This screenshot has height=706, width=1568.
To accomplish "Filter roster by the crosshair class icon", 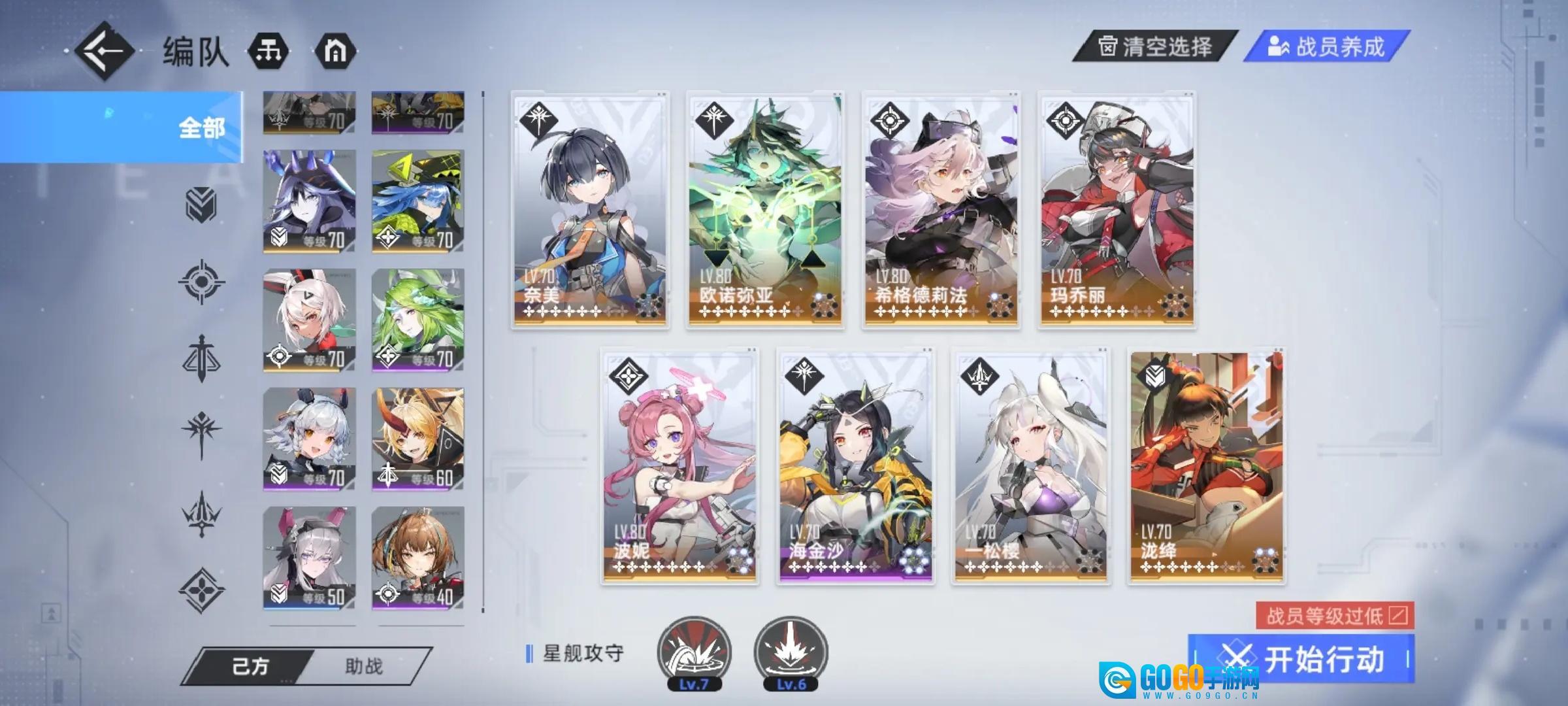I will click(202, 282).
